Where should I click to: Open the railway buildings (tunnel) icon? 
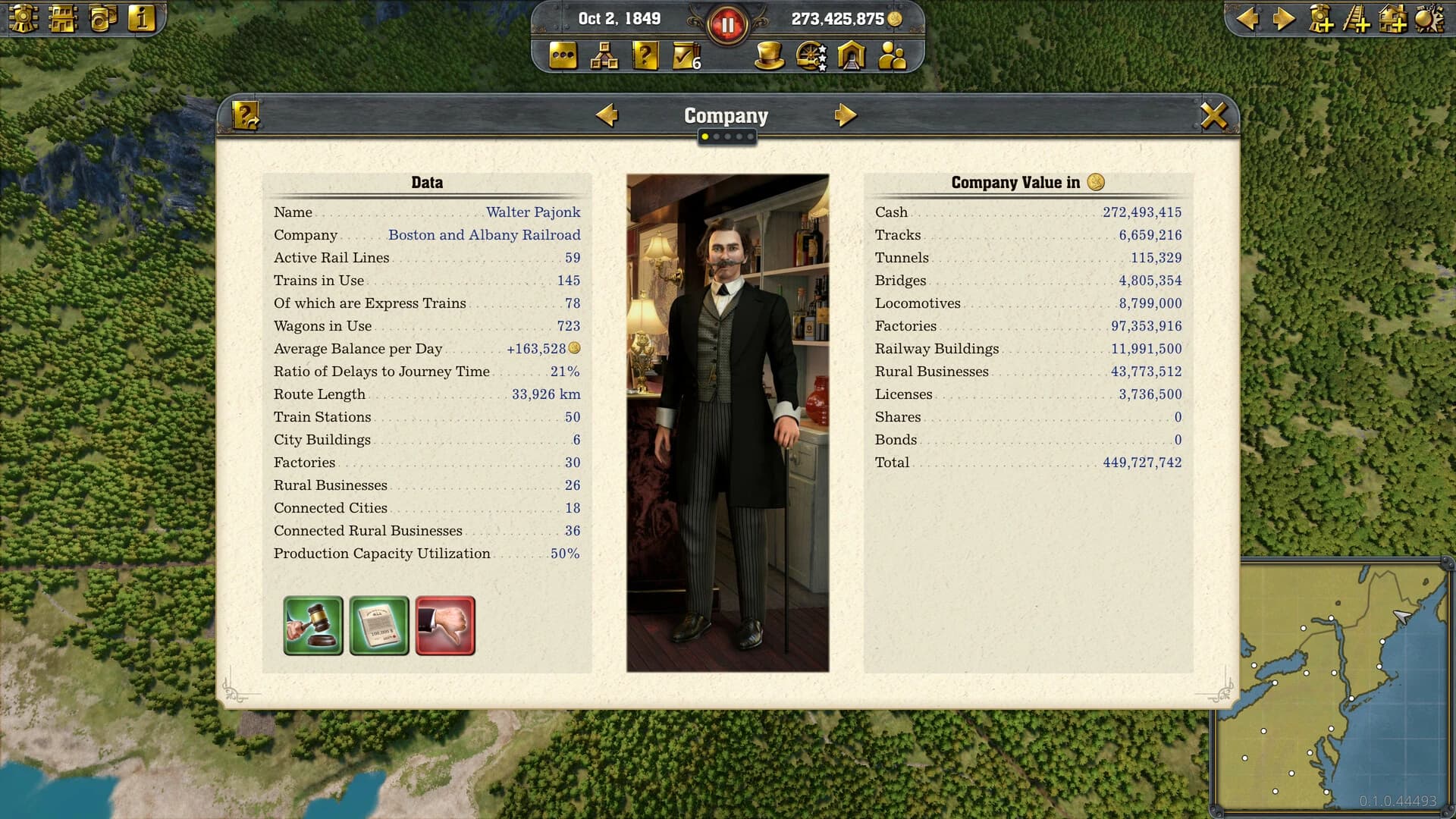(851, 55)
